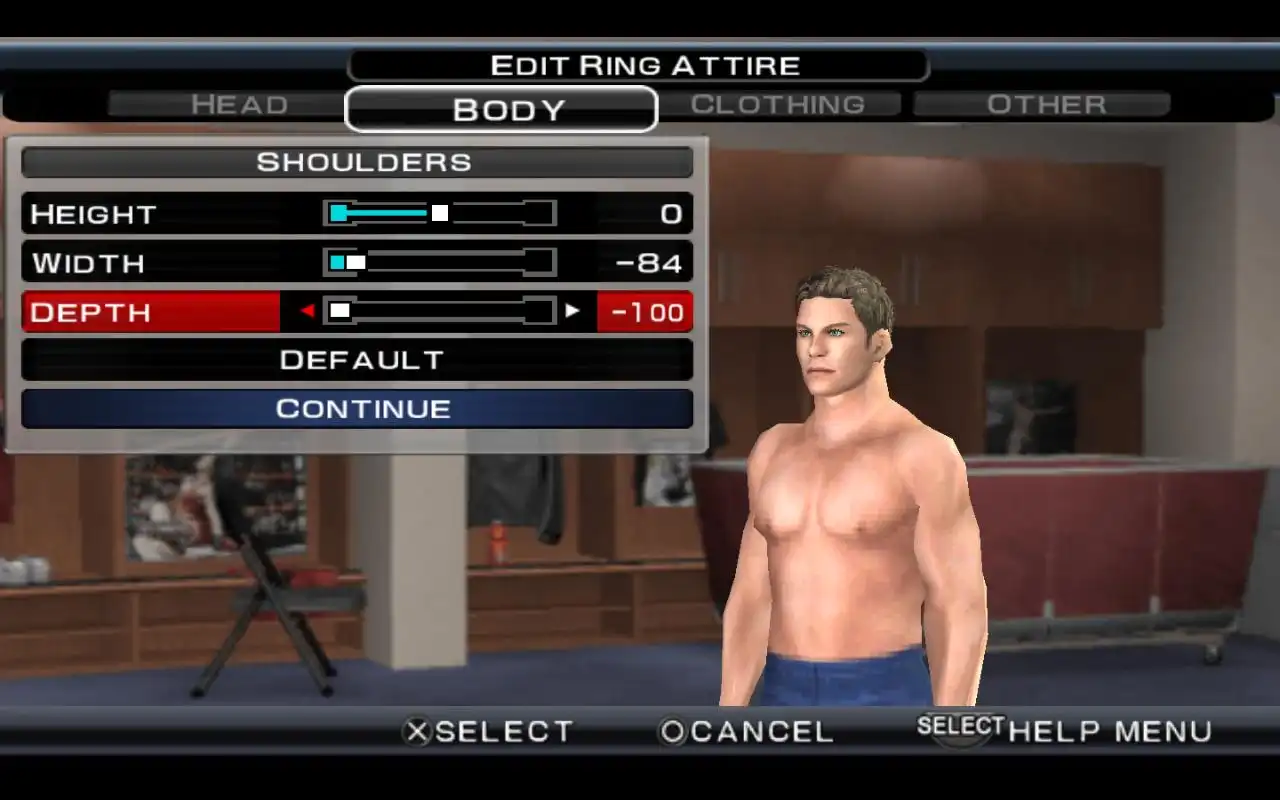Adjust the shoulder Height slider
This screenshot has height=800, width=1280.
point(440,213)
